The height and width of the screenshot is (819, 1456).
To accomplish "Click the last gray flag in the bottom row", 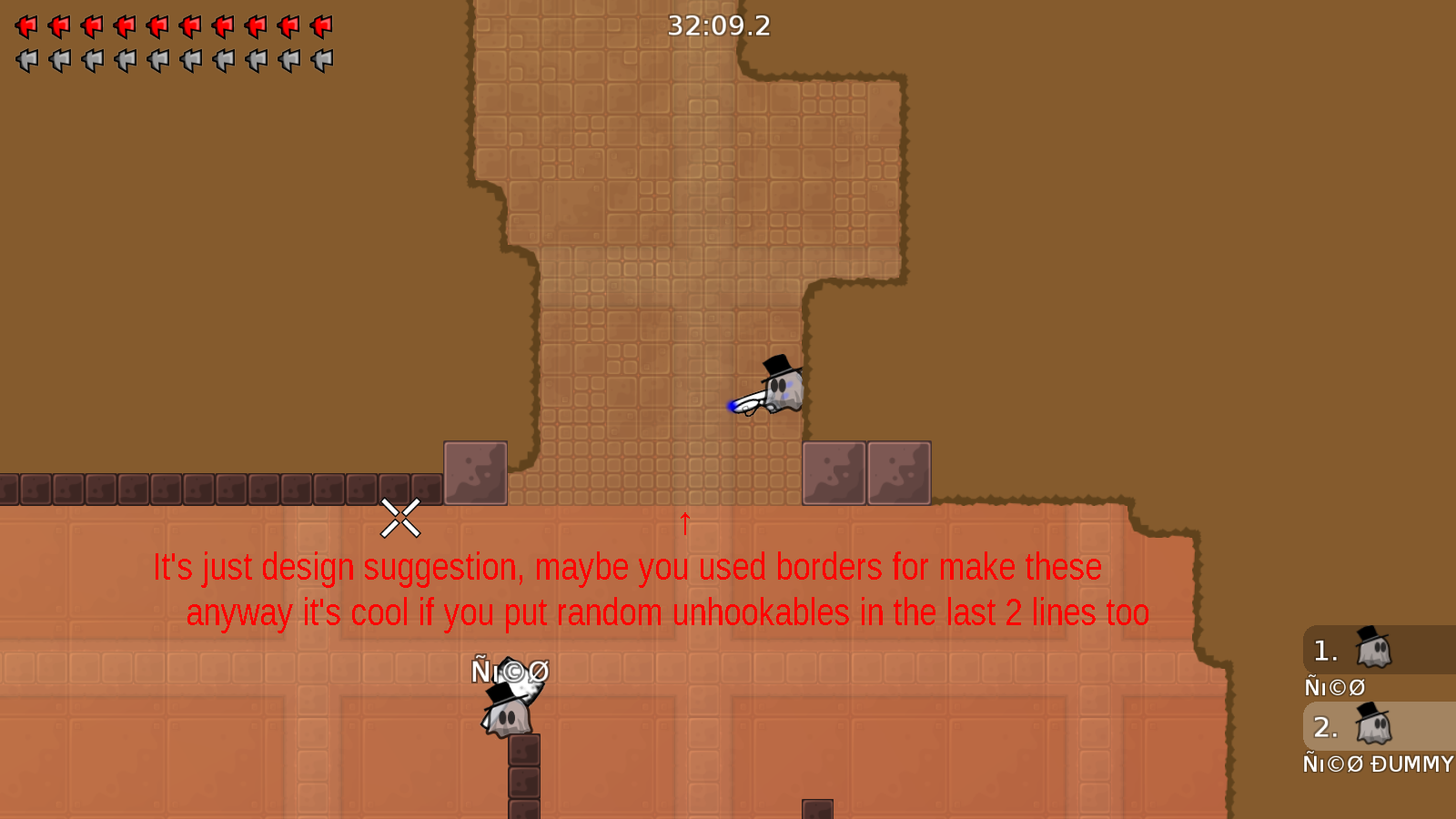I will pyautogui.click(x=320, y=61).
